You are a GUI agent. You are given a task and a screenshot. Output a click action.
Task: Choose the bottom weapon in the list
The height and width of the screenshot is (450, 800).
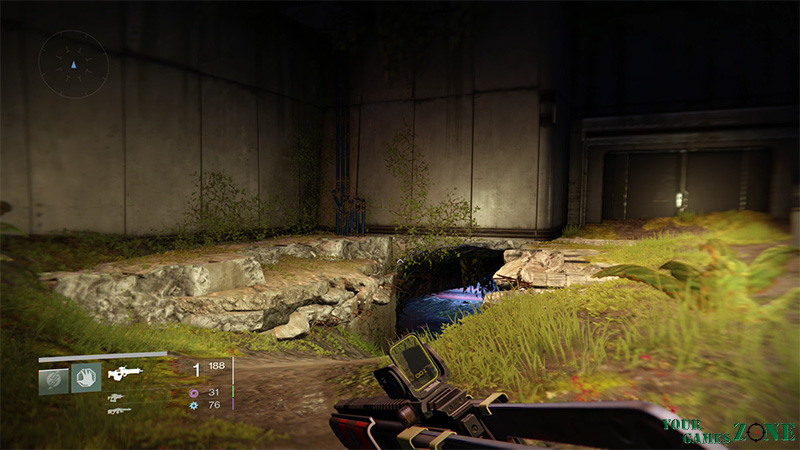tap(117, 410)
